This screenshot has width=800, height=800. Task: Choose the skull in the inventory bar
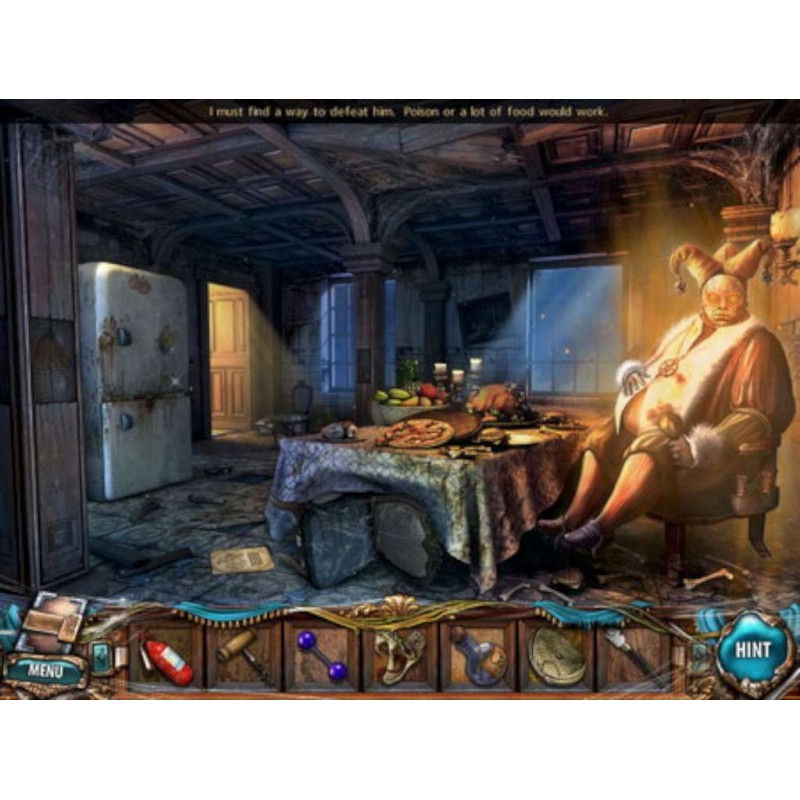coord(400,657)
